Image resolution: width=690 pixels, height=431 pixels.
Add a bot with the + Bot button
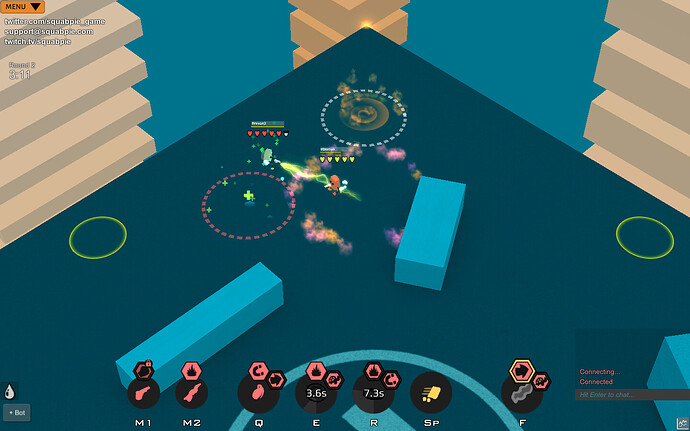pos(16,412)
